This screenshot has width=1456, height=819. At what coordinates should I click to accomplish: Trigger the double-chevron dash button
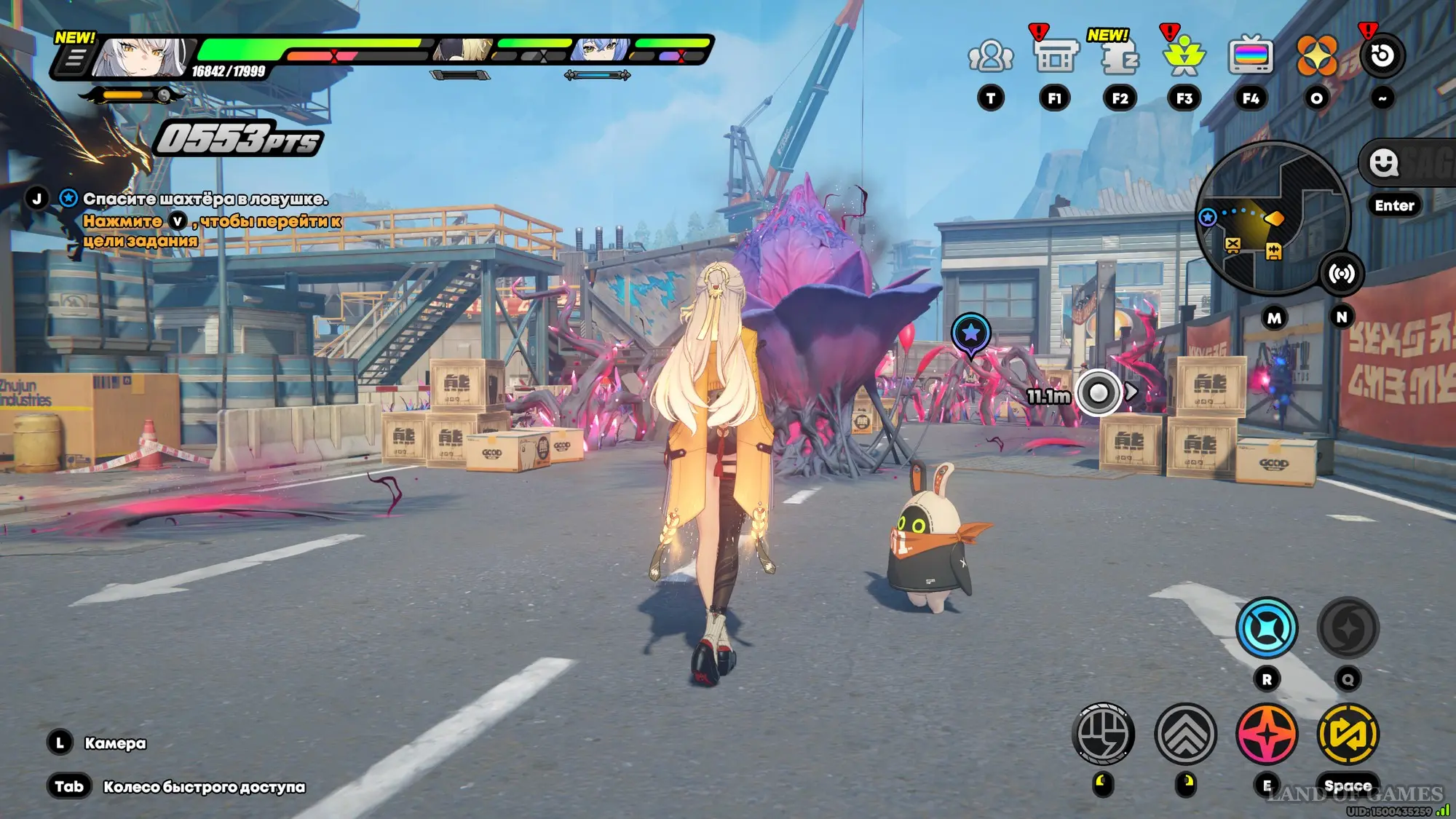tap(1185, 734)
